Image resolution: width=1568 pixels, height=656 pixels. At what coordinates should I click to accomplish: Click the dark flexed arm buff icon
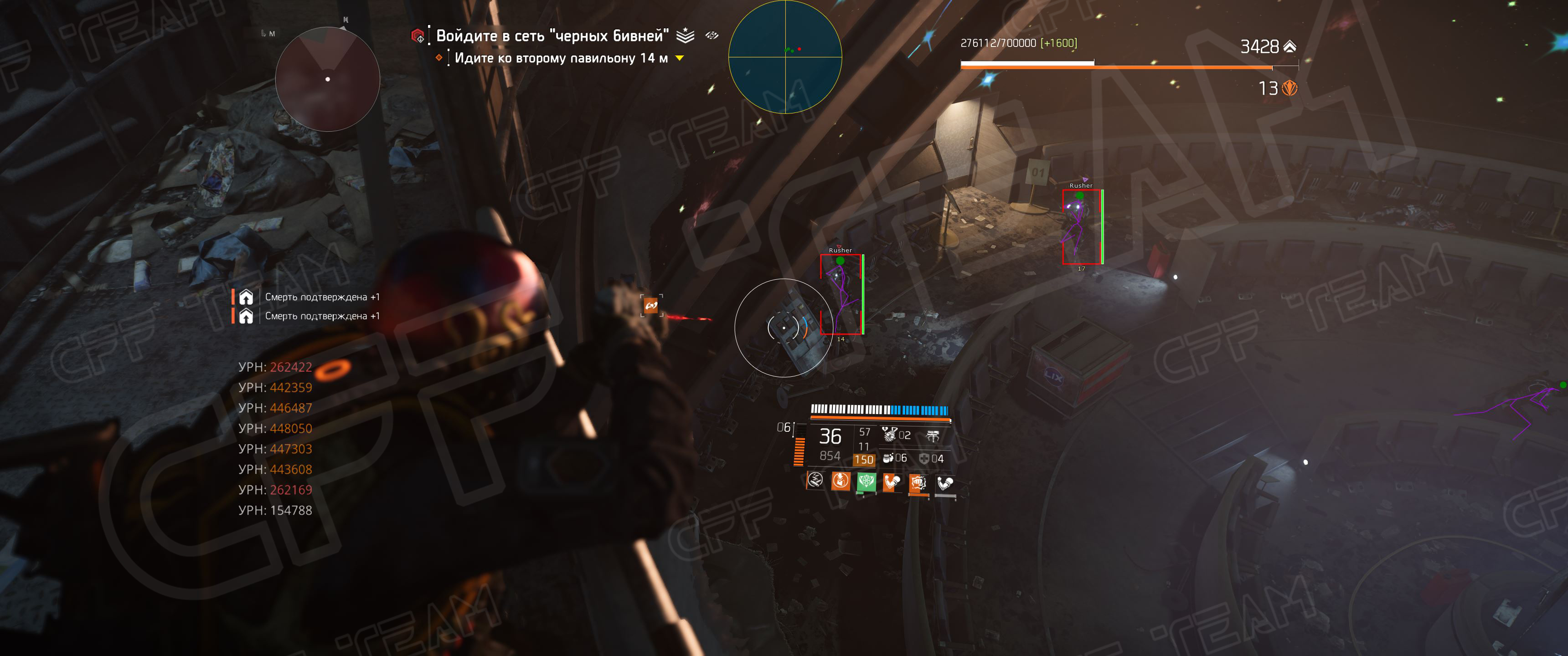point(945,484)
